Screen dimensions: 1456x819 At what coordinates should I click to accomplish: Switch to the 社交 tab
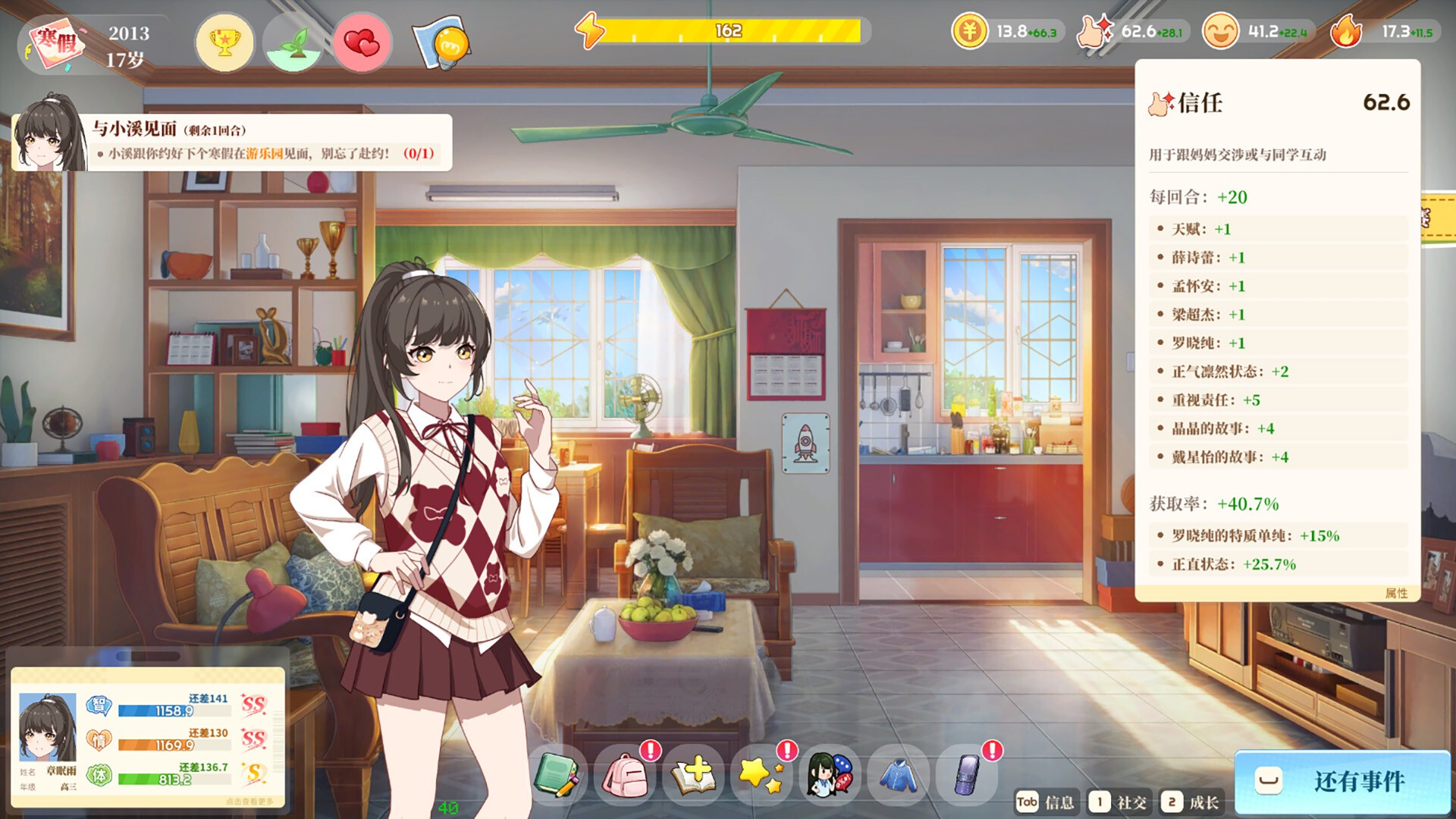tap(1119, 802)
